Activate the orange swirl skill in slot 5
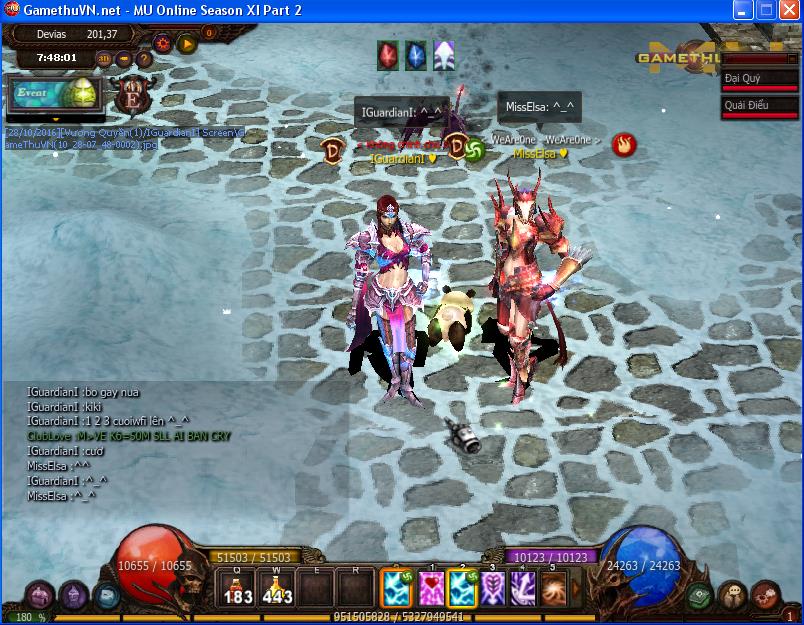 pos(553,588)
